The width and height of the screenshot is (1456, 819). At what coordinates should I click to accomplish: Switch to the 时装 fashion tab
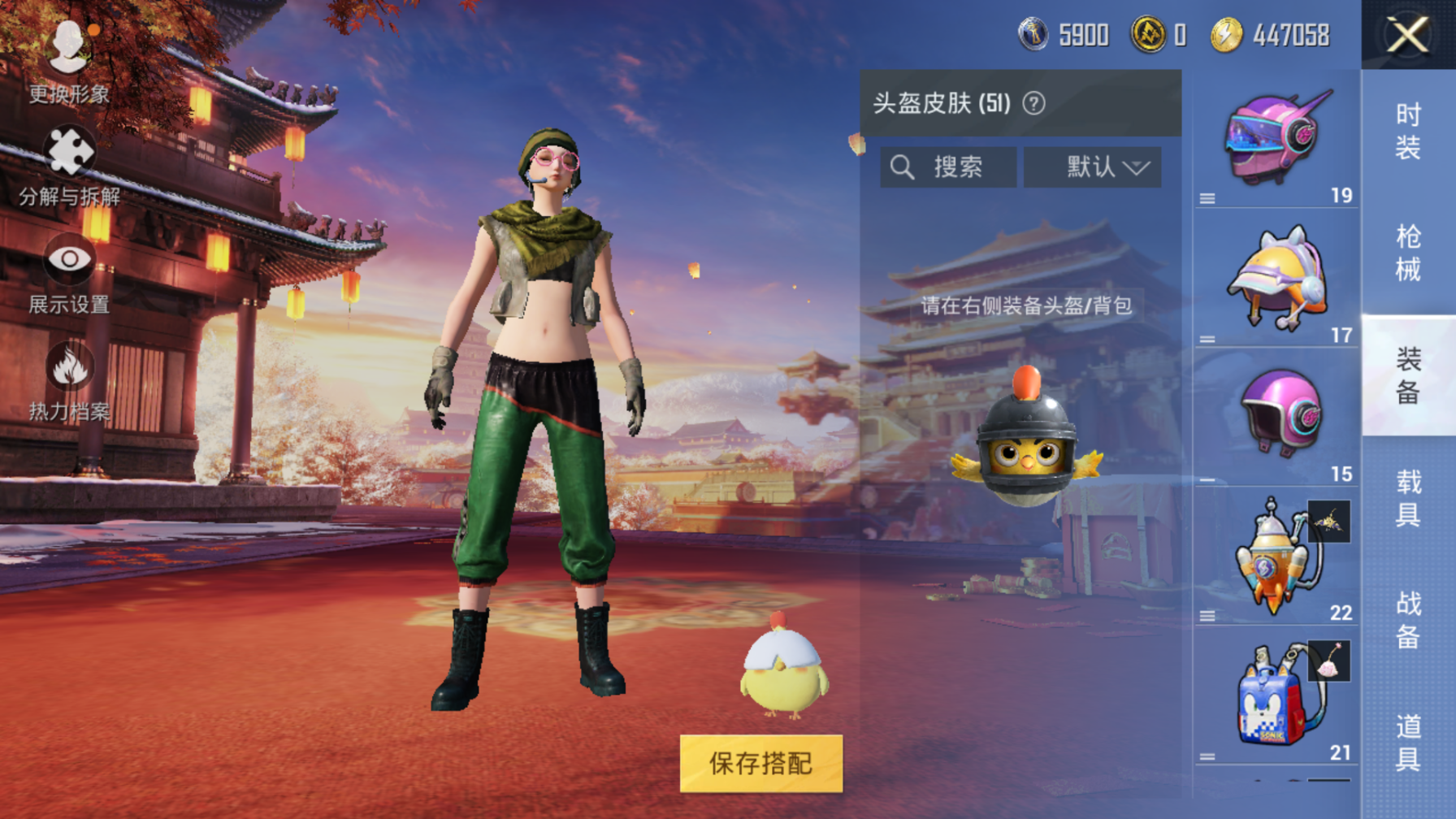pyautogui.click(x=1408, y=131)
